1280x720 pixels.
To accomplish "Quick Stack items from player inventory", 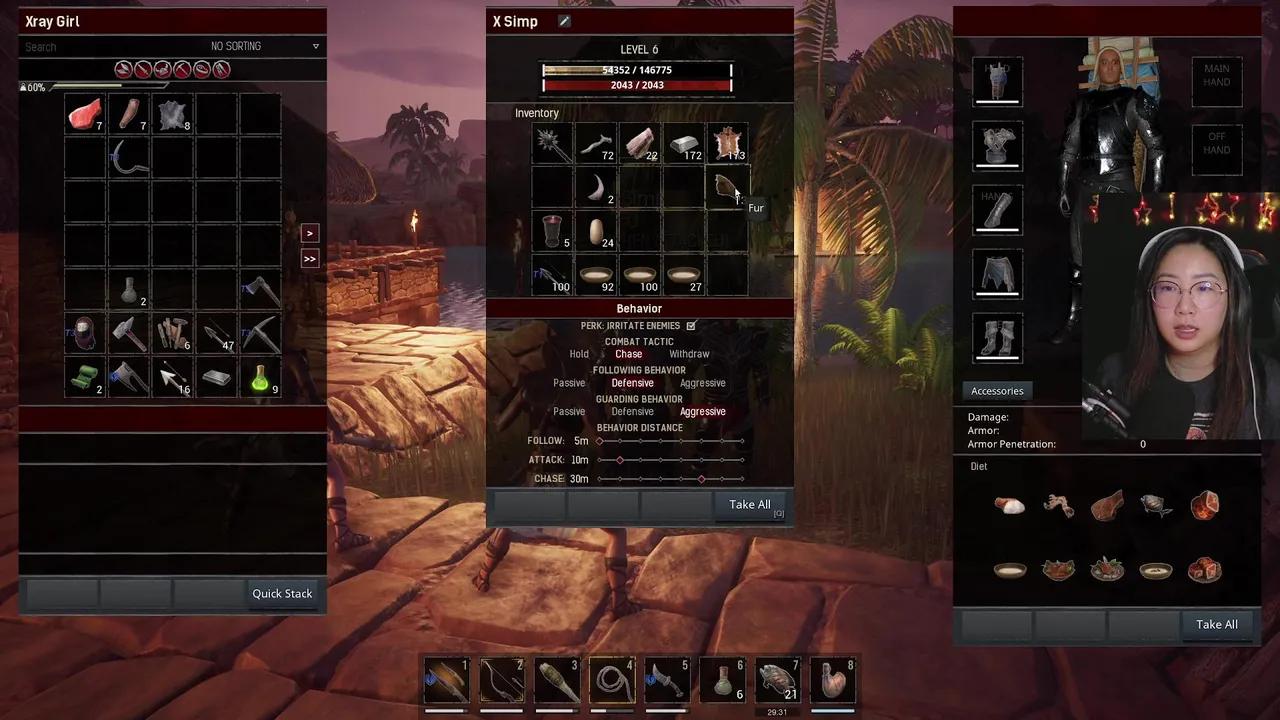I will (282, 594).
